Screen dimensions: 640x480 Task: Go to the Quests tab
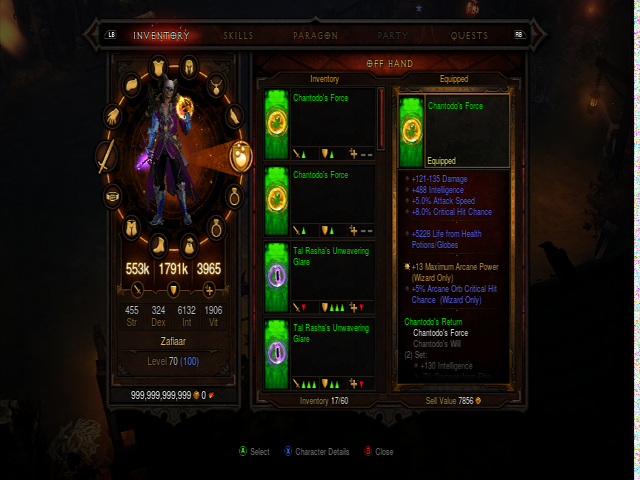click(469, 35)
